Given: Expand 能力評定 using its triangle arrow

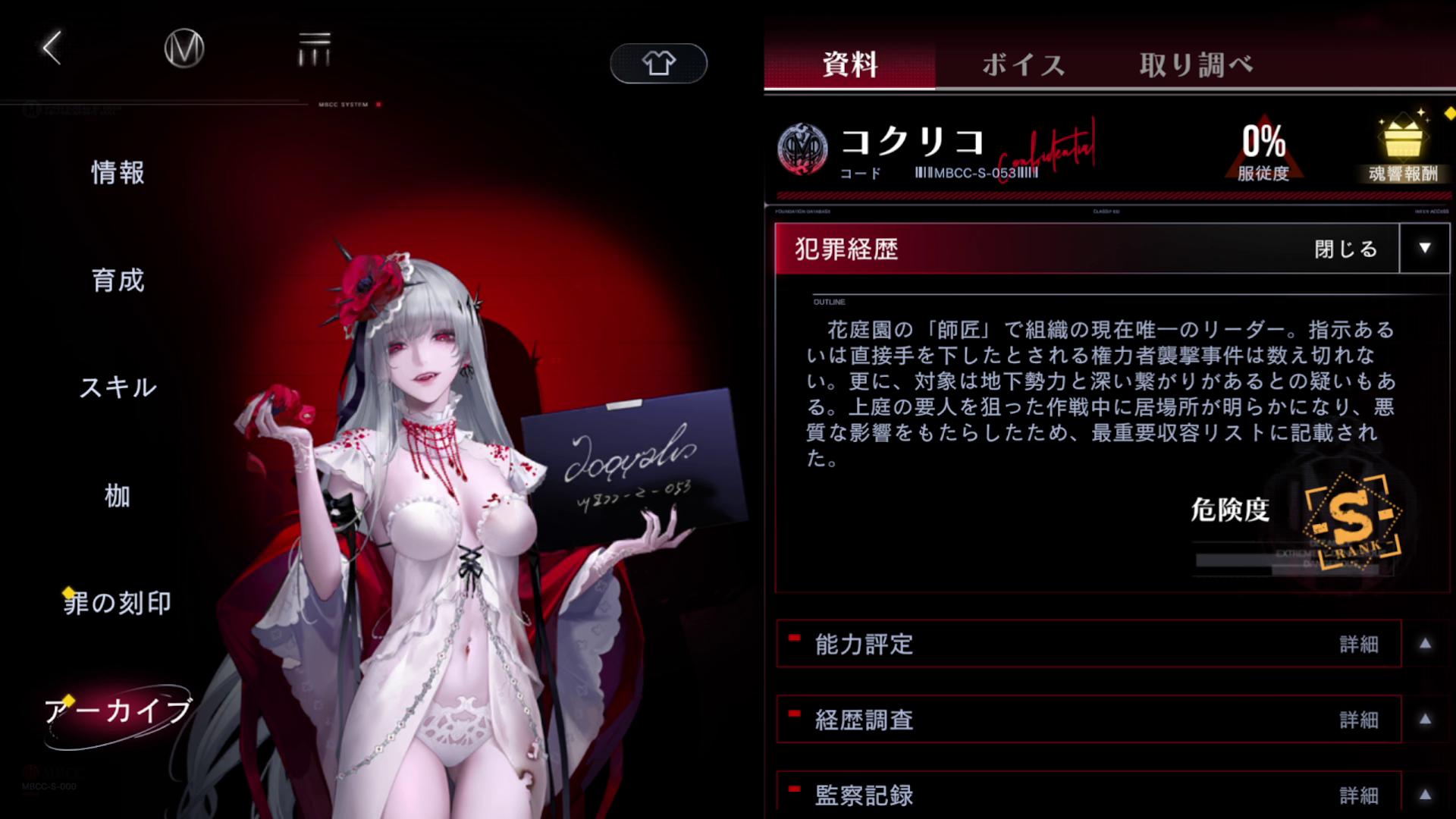Looking at the screenshot, I should [1424, 645].
